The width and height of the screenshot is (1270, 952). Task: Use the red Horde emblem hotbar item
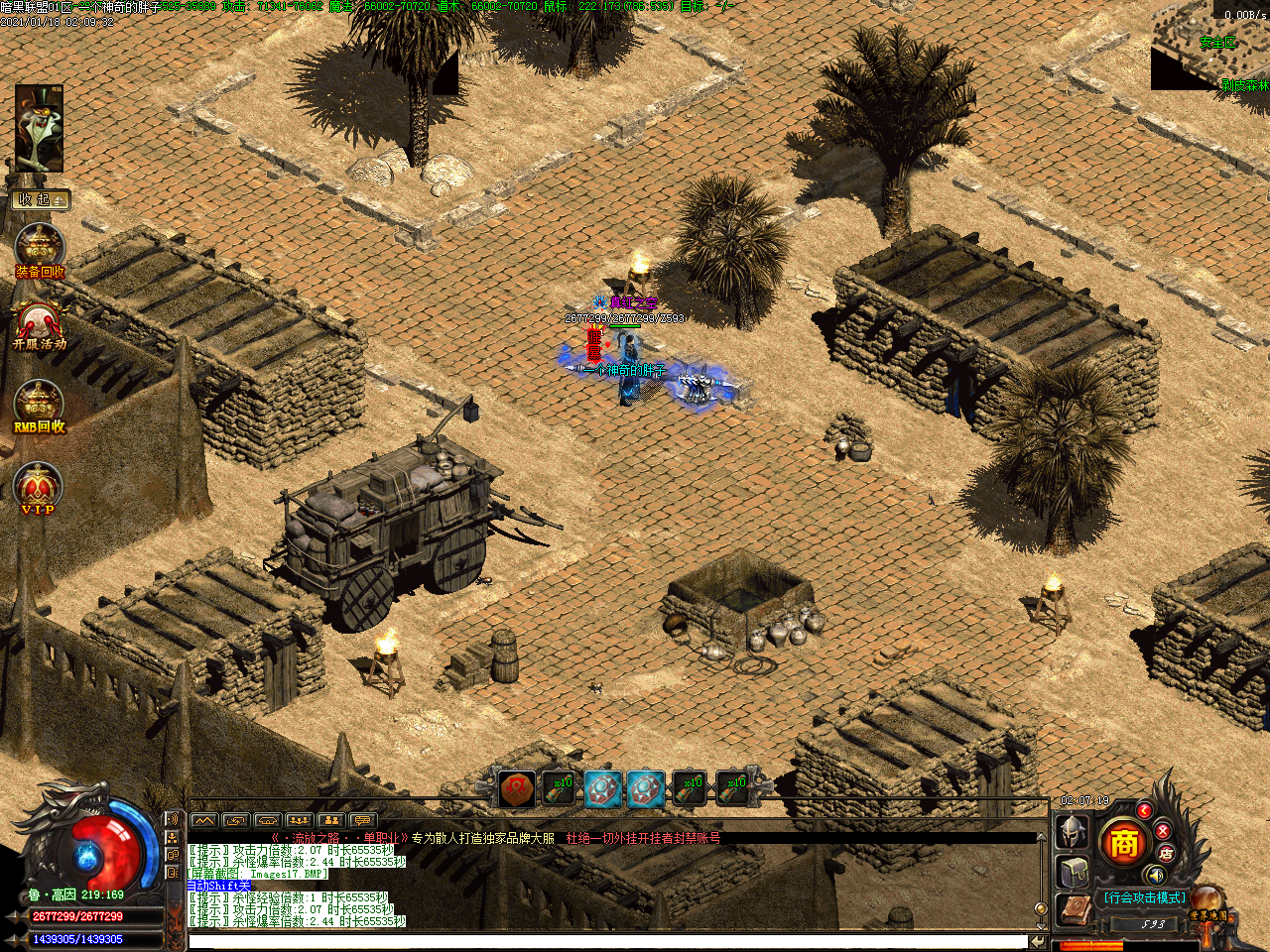pyautogui.click(x=517, y=788)
